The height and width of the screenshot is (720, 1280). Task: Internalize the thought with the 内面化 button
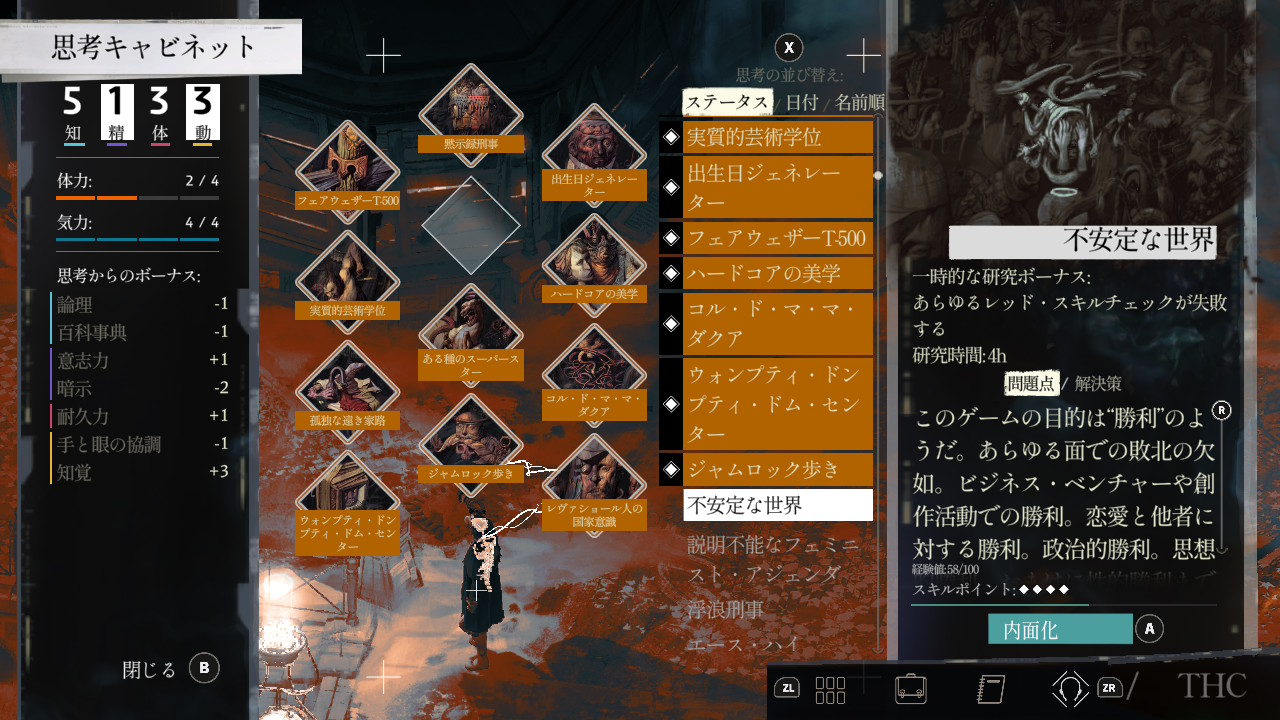point(1060,629)
